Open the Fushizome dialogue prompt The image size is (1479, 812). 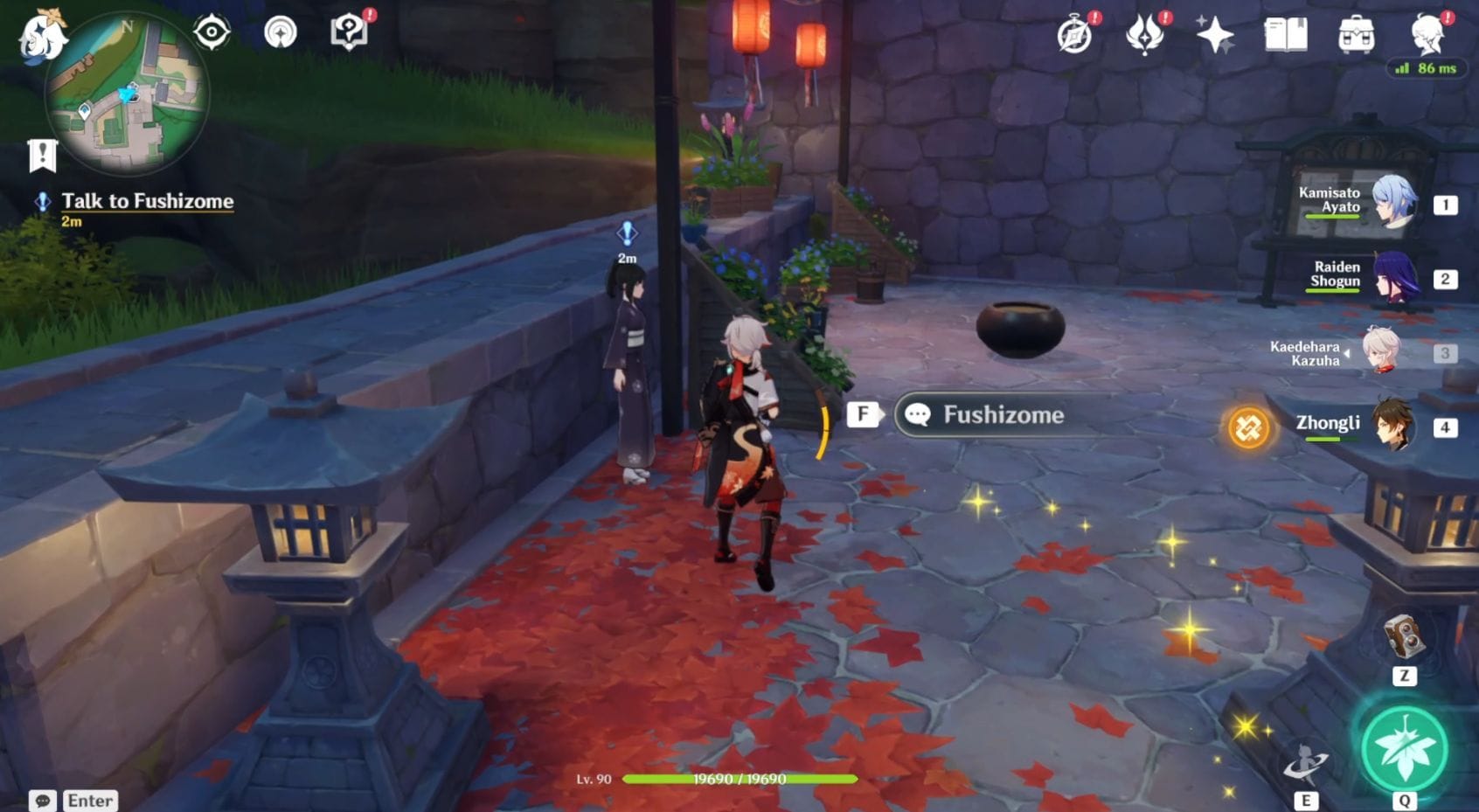click(x=988, y=415)
